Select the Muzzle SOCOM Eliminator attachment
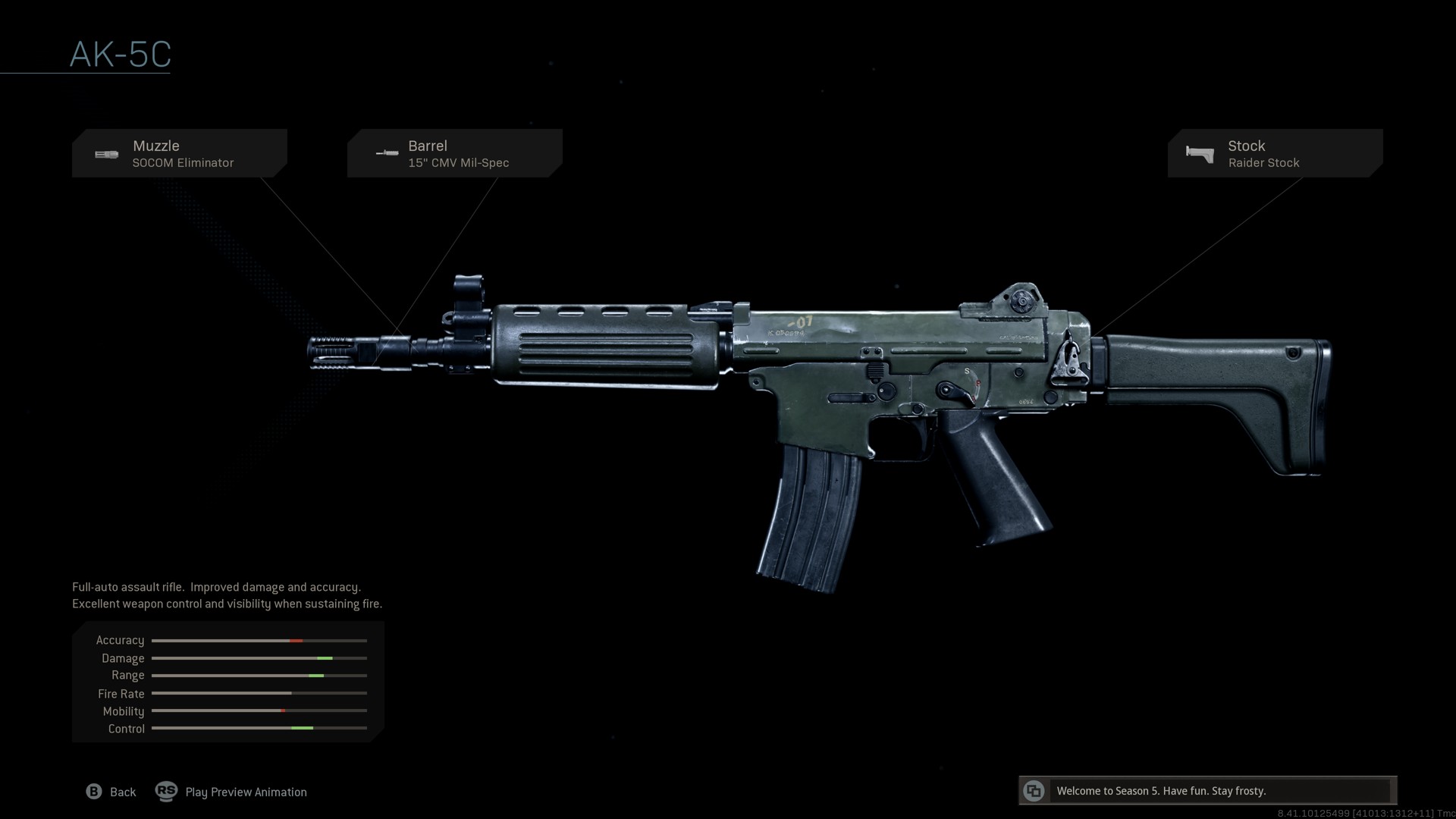 pos(180,153)
